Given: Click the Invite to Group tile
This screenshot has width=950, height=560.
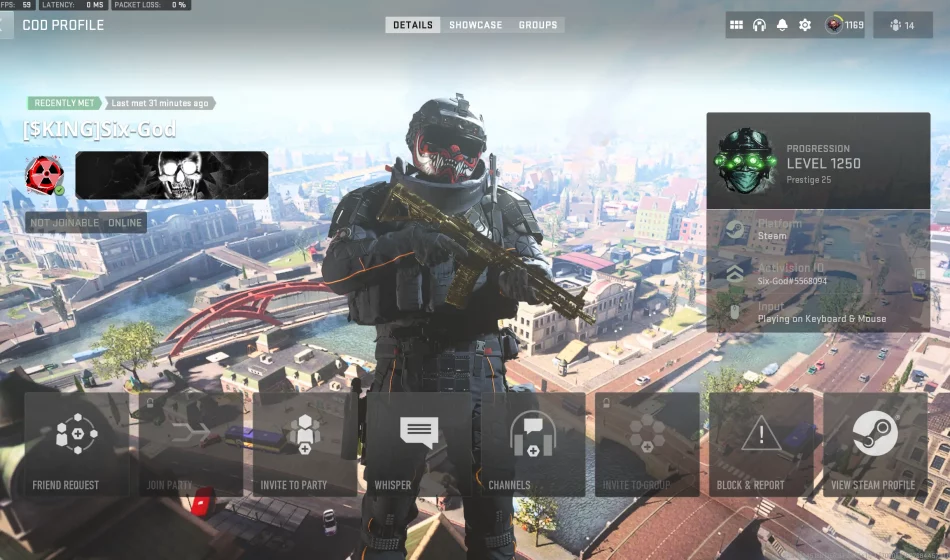Looking at the screenshot, I should 647,444.
